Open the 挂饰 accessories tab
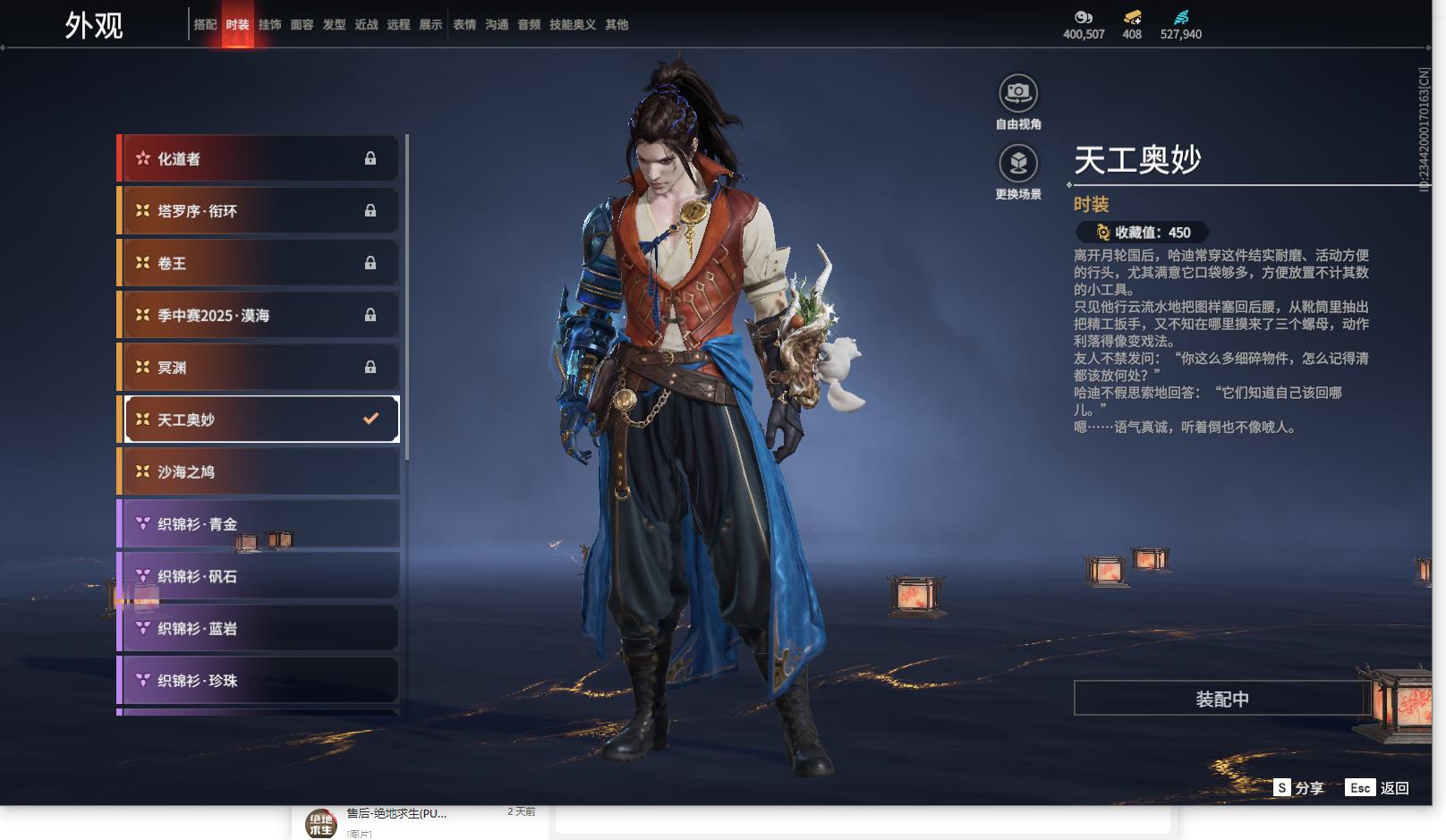This screenshot has width=1446, height=840. pos(269,25)
